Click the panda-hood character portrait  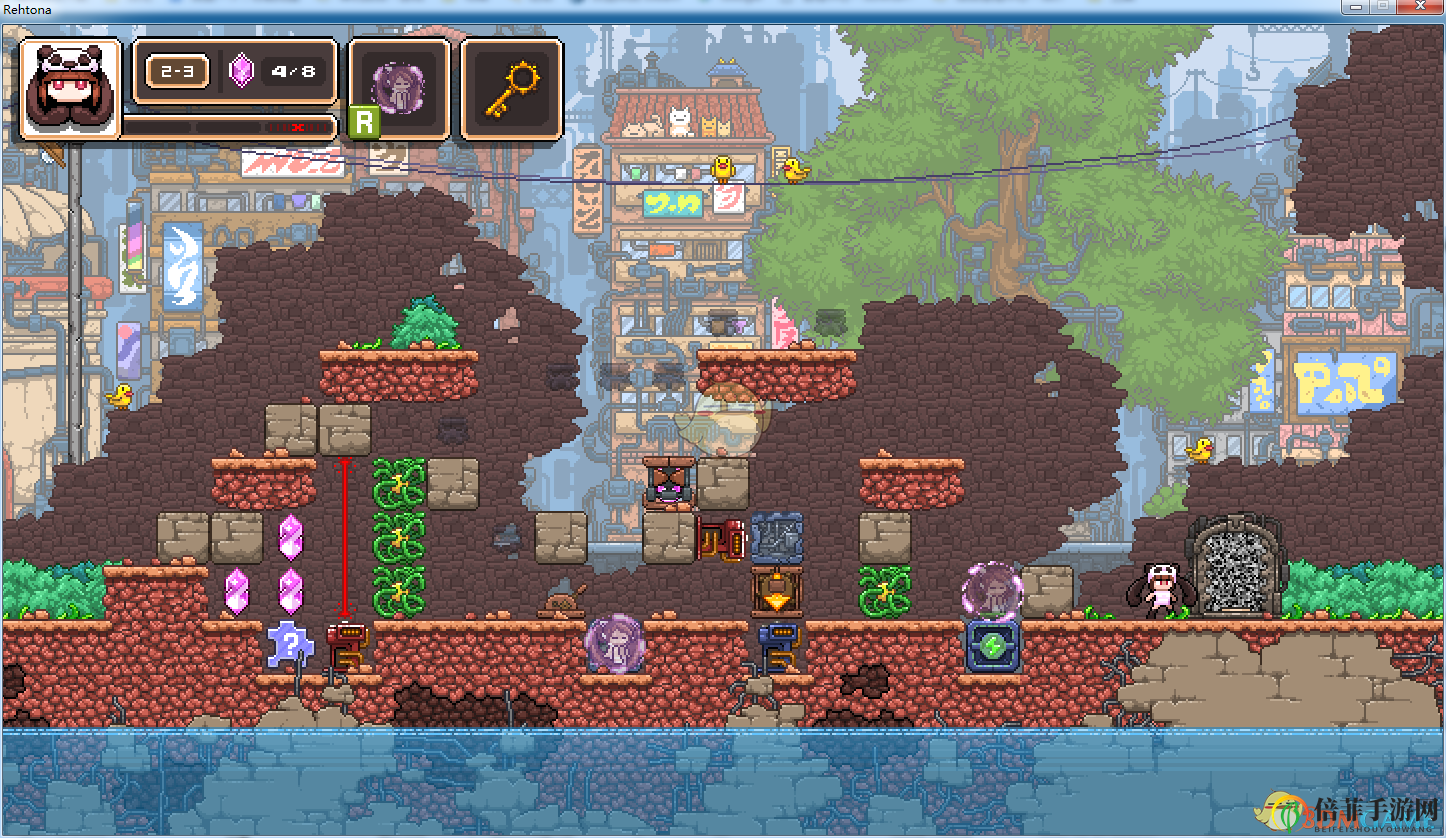(70, 88)
